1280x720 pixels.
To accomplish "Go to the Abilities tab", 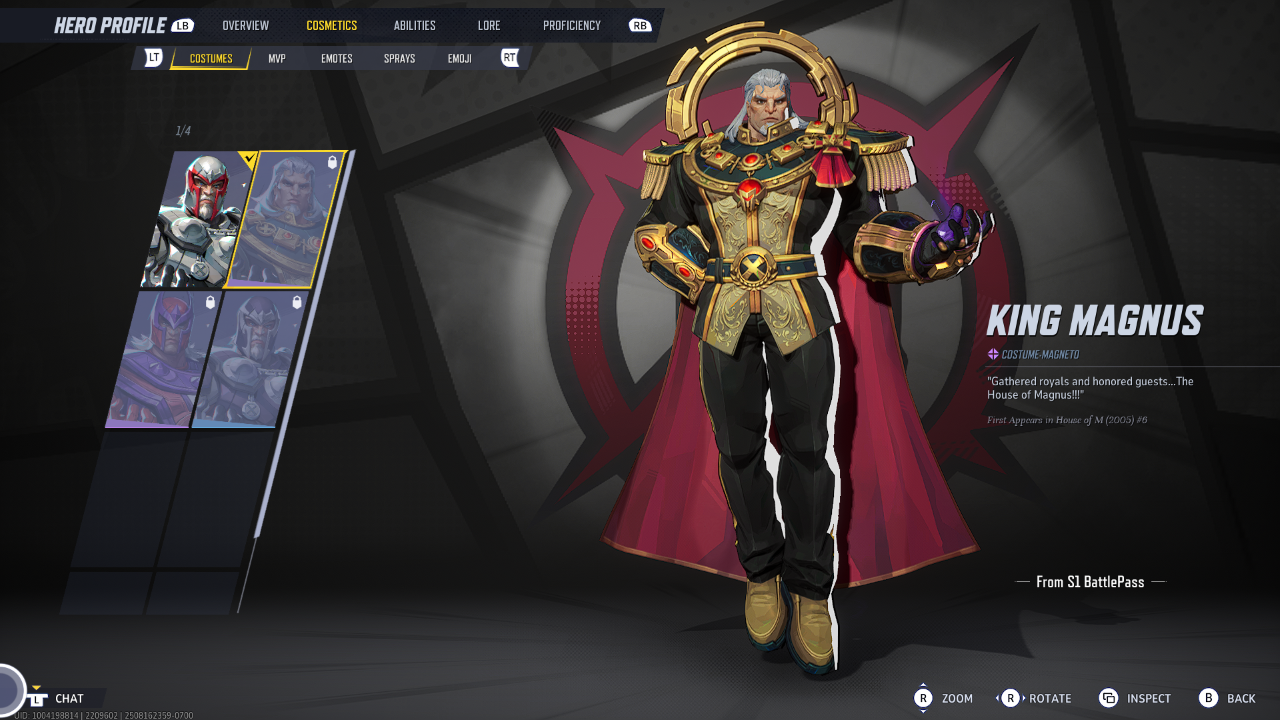I will (414, 26).
